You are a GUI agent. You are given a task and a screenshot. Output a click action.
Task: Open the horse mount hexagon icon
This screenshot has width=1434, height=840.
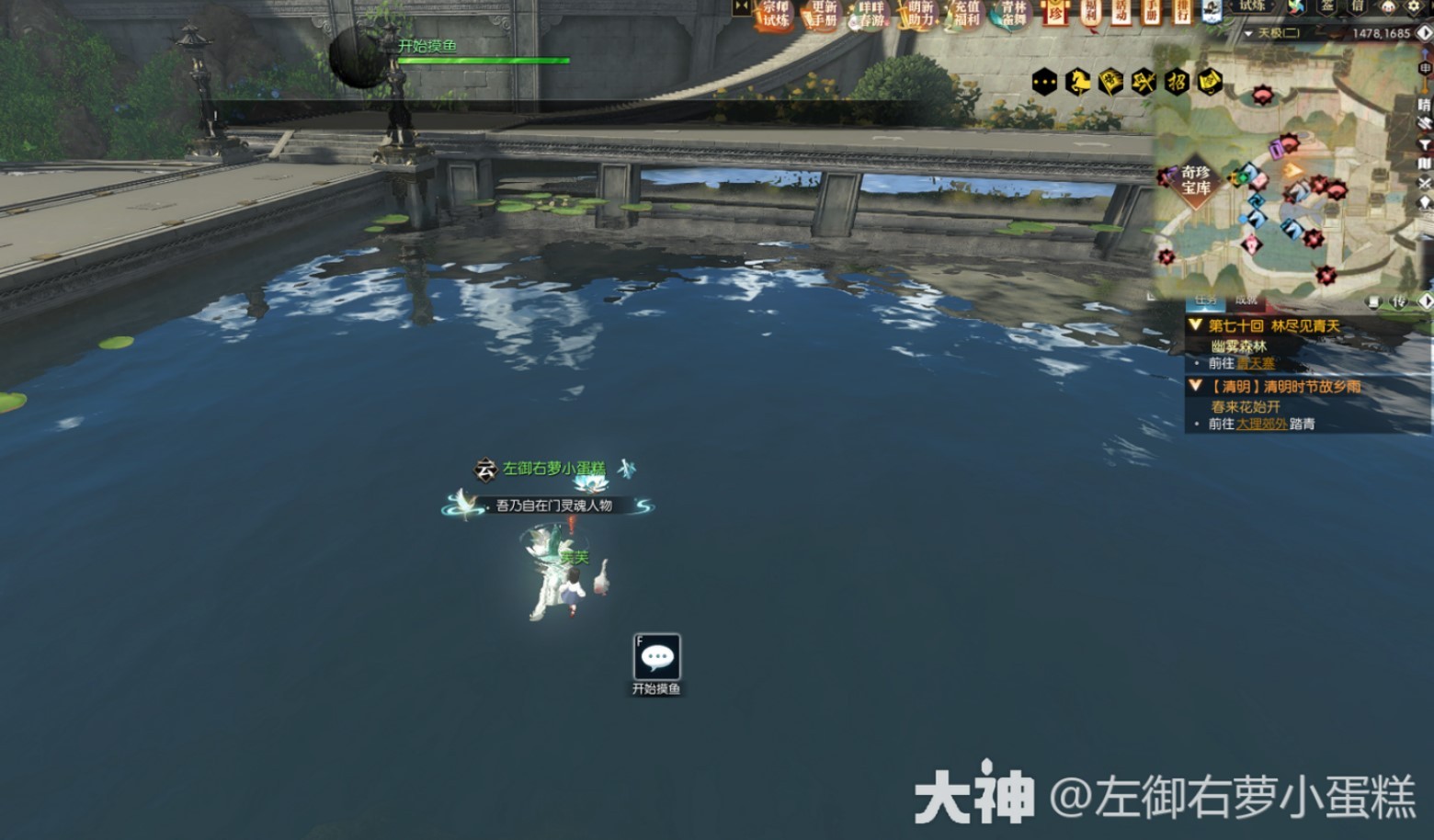point(1077,83)
